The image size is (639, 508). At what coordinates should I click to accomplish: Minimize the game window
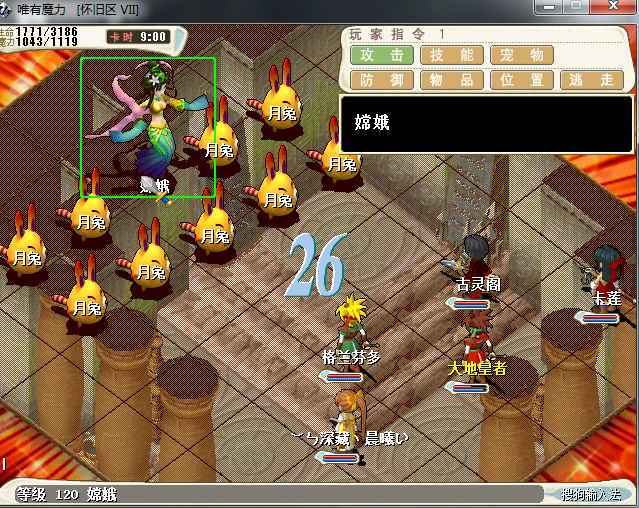coord(549,8)
